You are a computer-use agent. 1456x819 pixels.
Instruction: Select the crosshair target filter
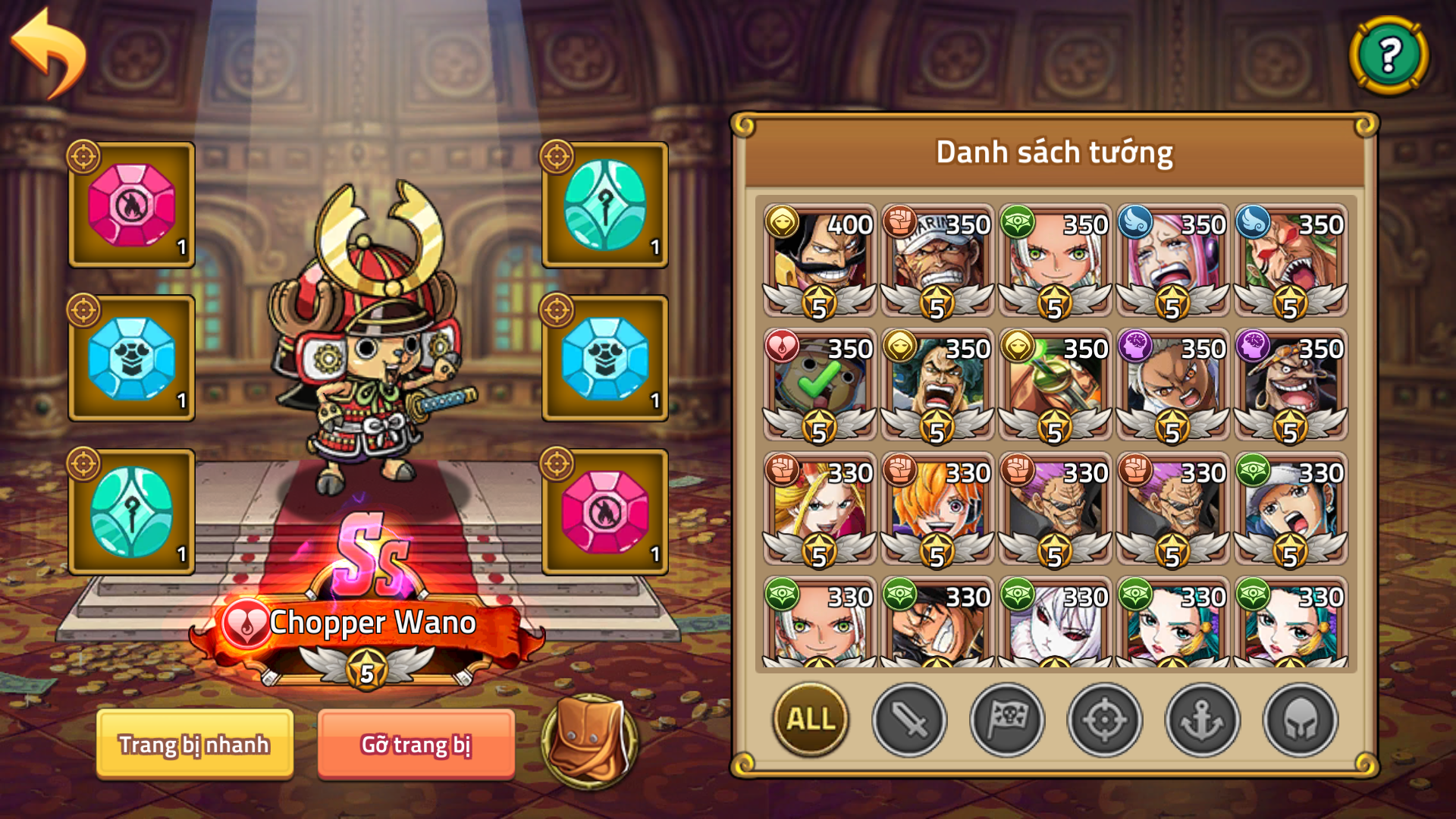[x=1103, y=720]
